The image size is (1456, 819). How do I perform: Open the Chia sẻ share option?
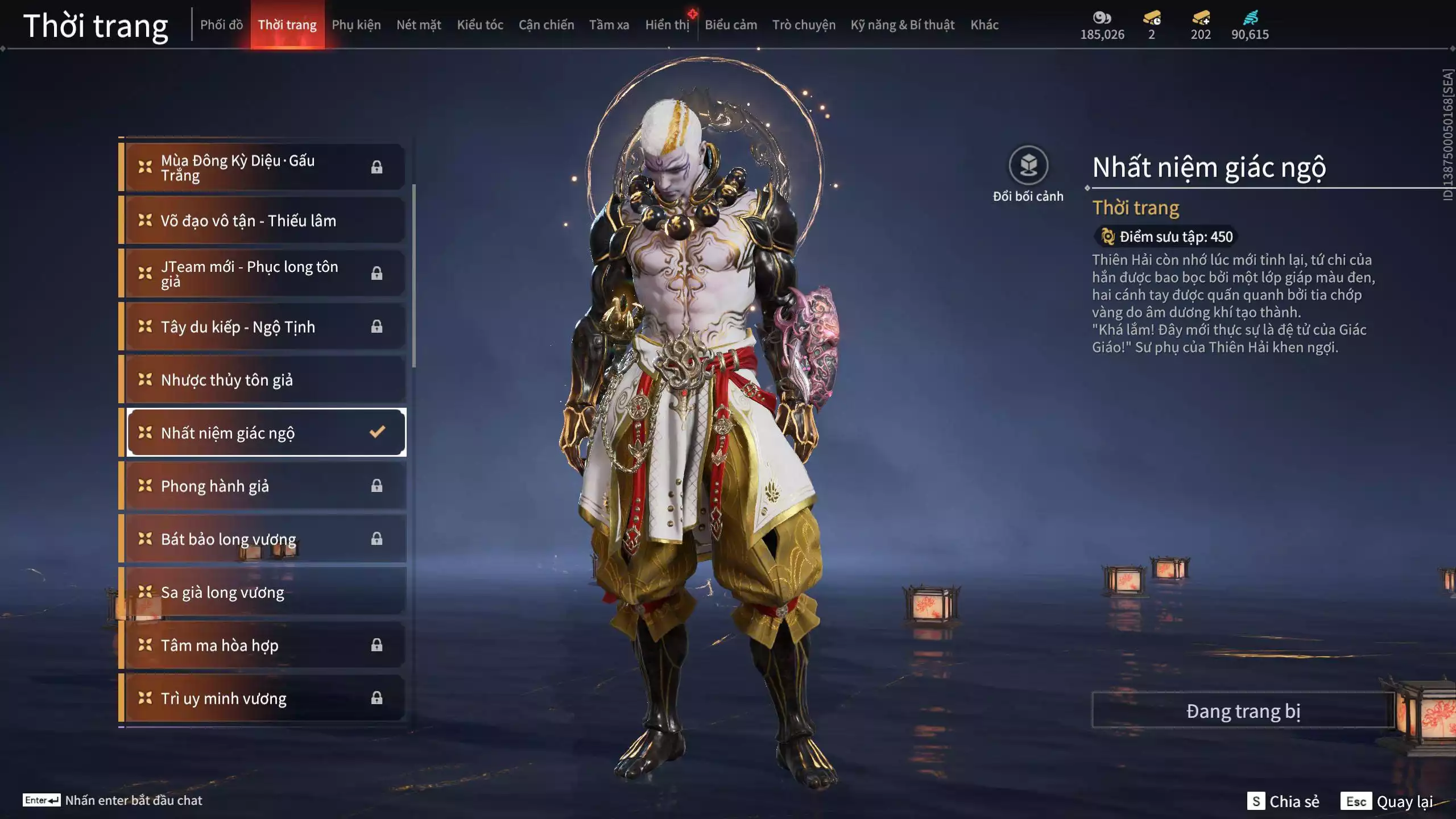click(1284, 801)
